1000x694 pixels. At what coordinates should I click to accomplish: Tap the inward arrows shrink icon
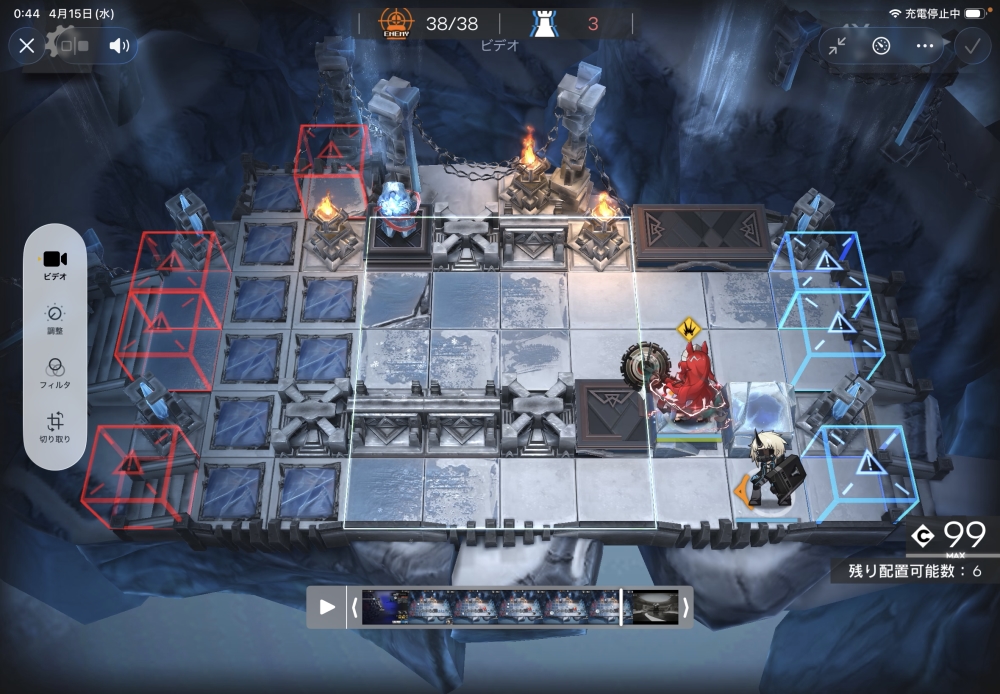click(837, 45)
